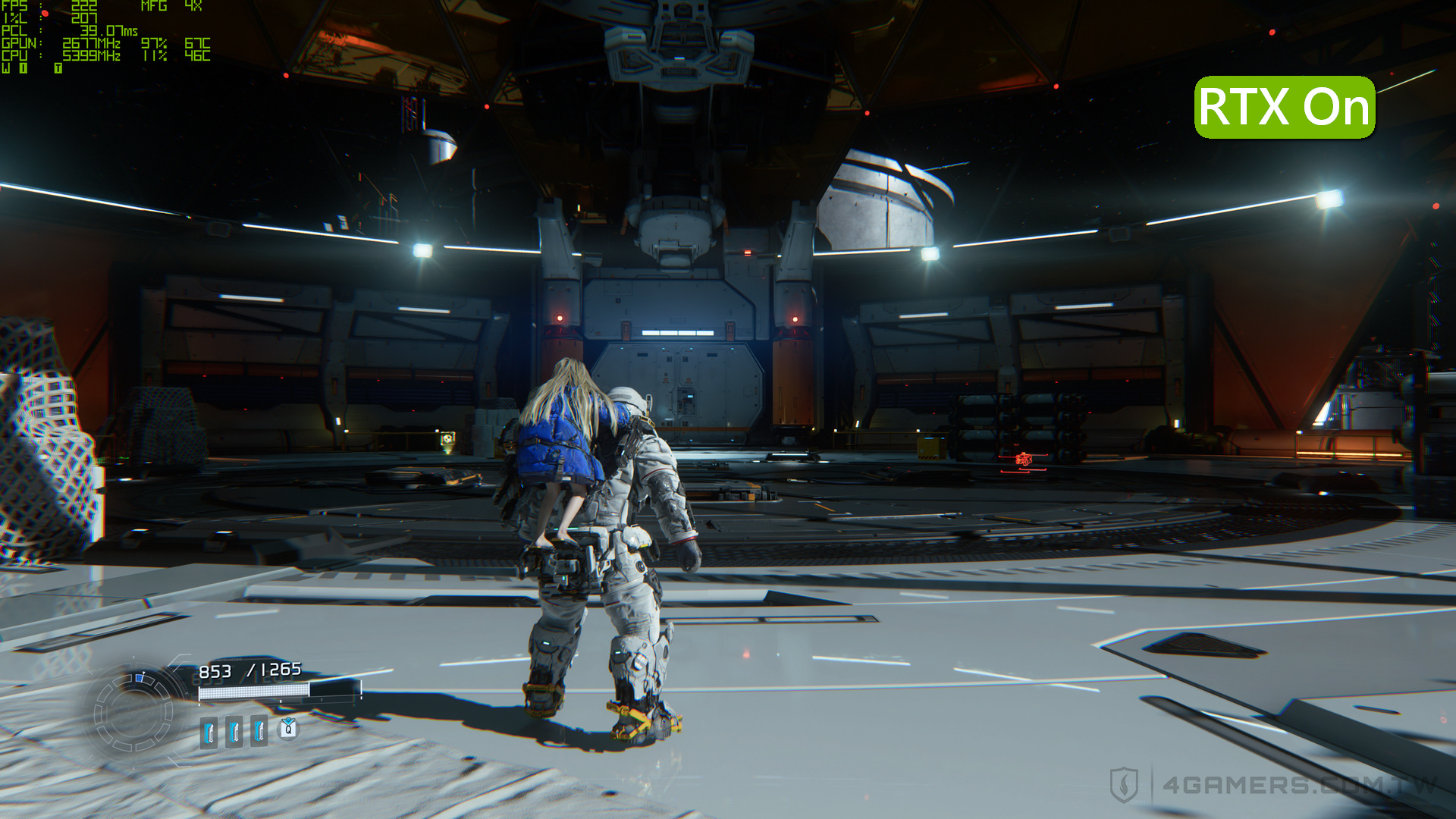Viewport: 1456px width, 819px height.
Task: Click the green RTX On badge
Action: (x=1285, y=107)
